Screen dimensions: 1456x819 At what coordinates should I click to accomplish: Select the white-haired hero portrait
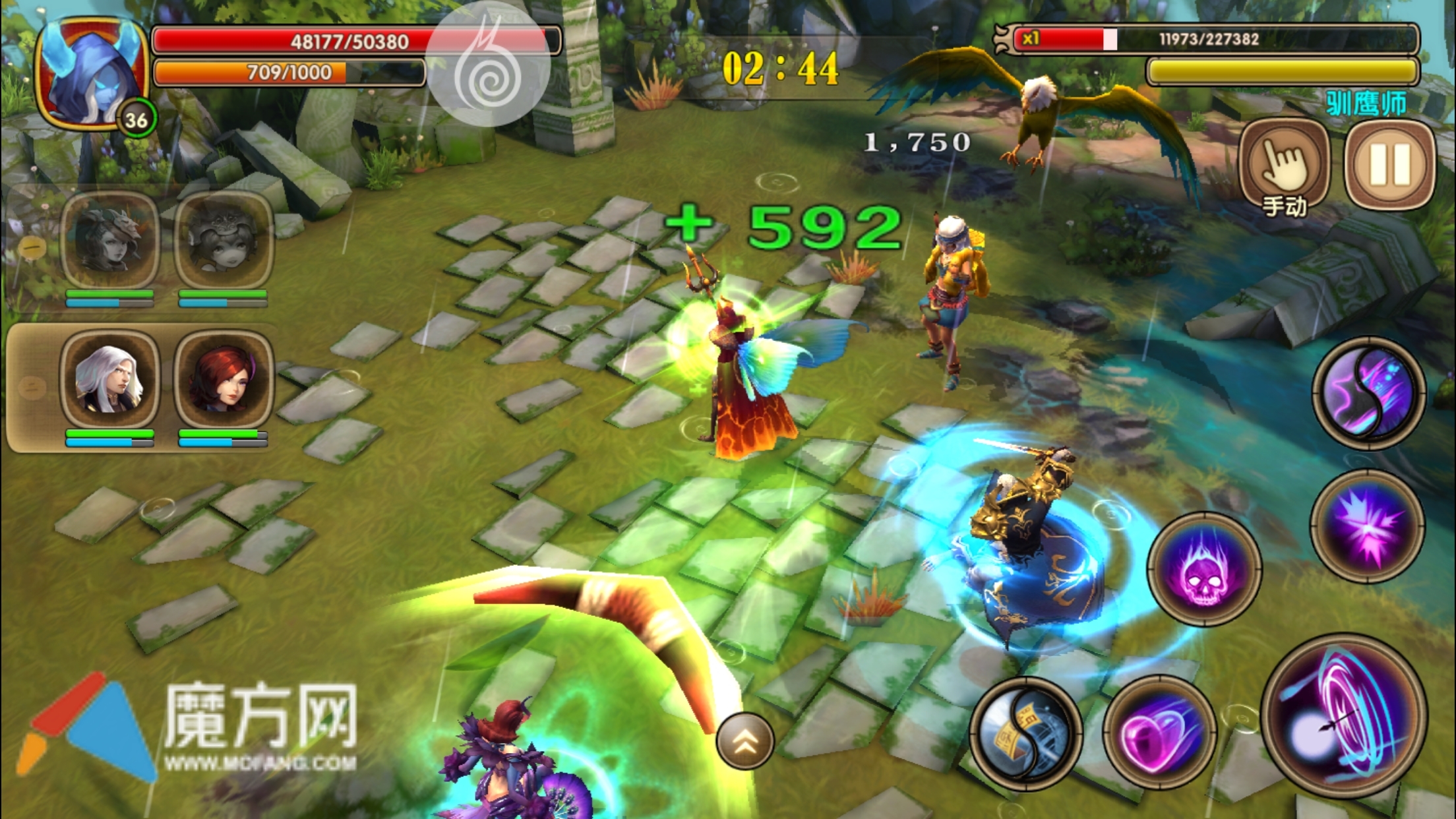109,379
